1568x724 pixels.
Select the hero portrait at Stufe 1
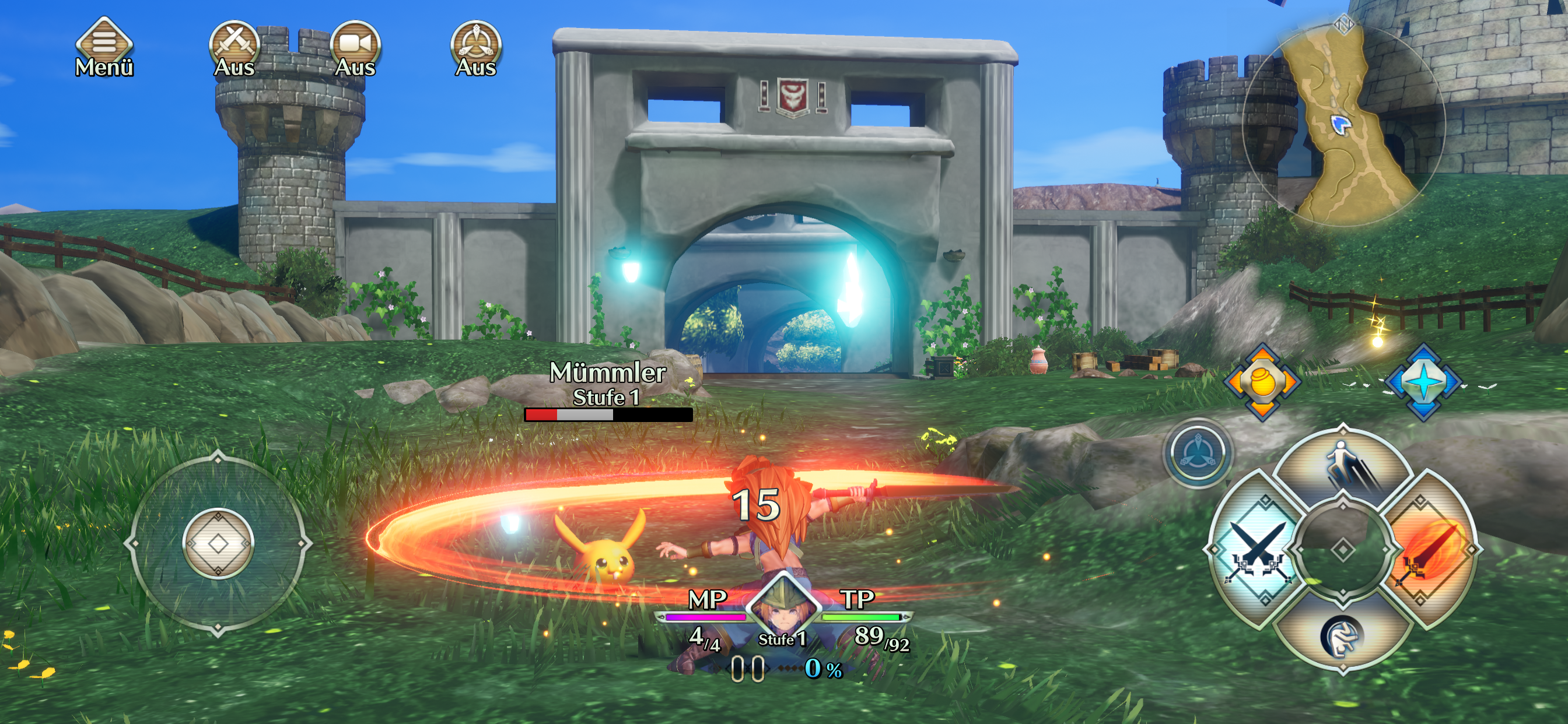pyautogui.click(x=783, y=609)
